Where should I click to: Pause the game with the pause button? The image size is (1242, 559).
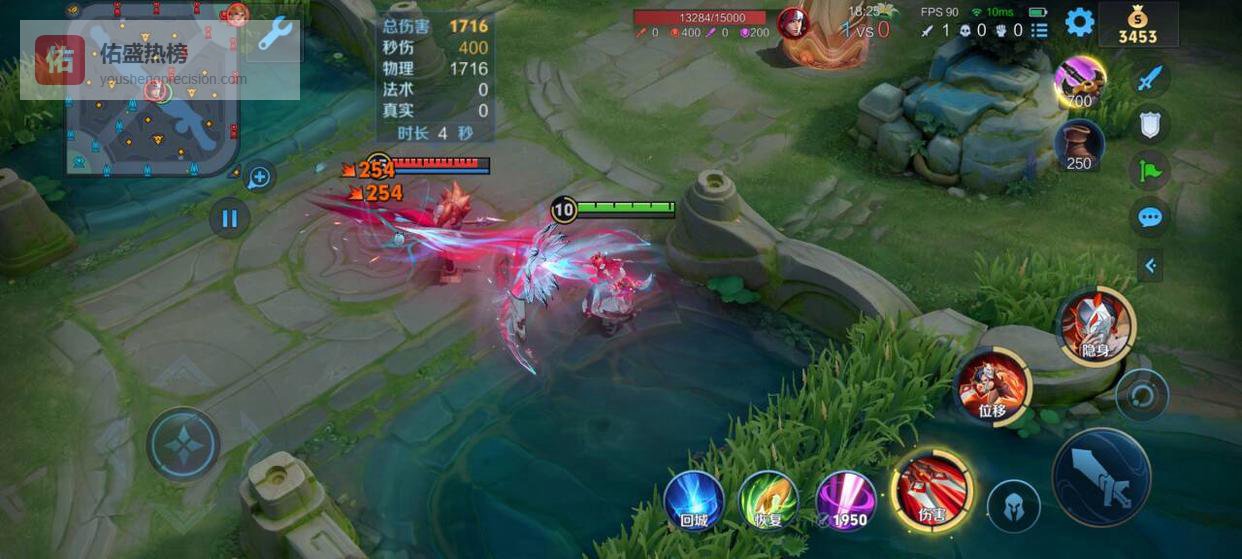click(230, 218)
